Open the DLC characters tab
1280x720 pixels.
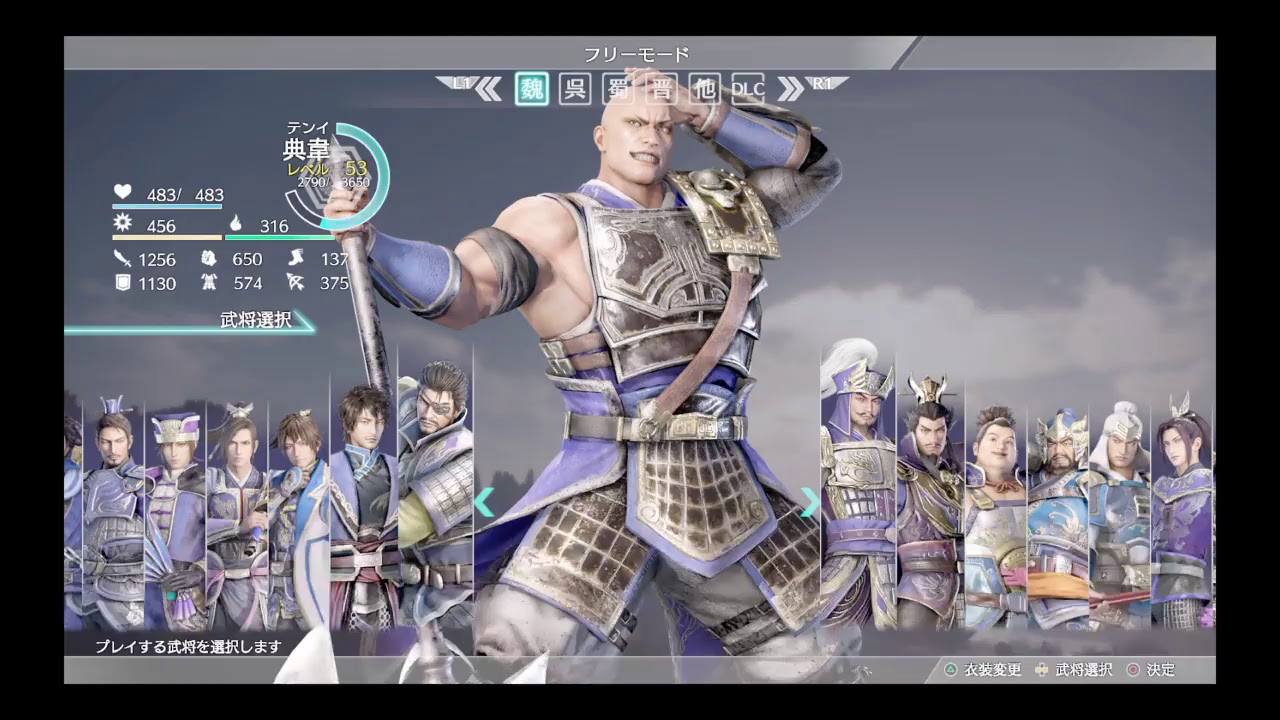pyautogui.click(x=748, y=89)
